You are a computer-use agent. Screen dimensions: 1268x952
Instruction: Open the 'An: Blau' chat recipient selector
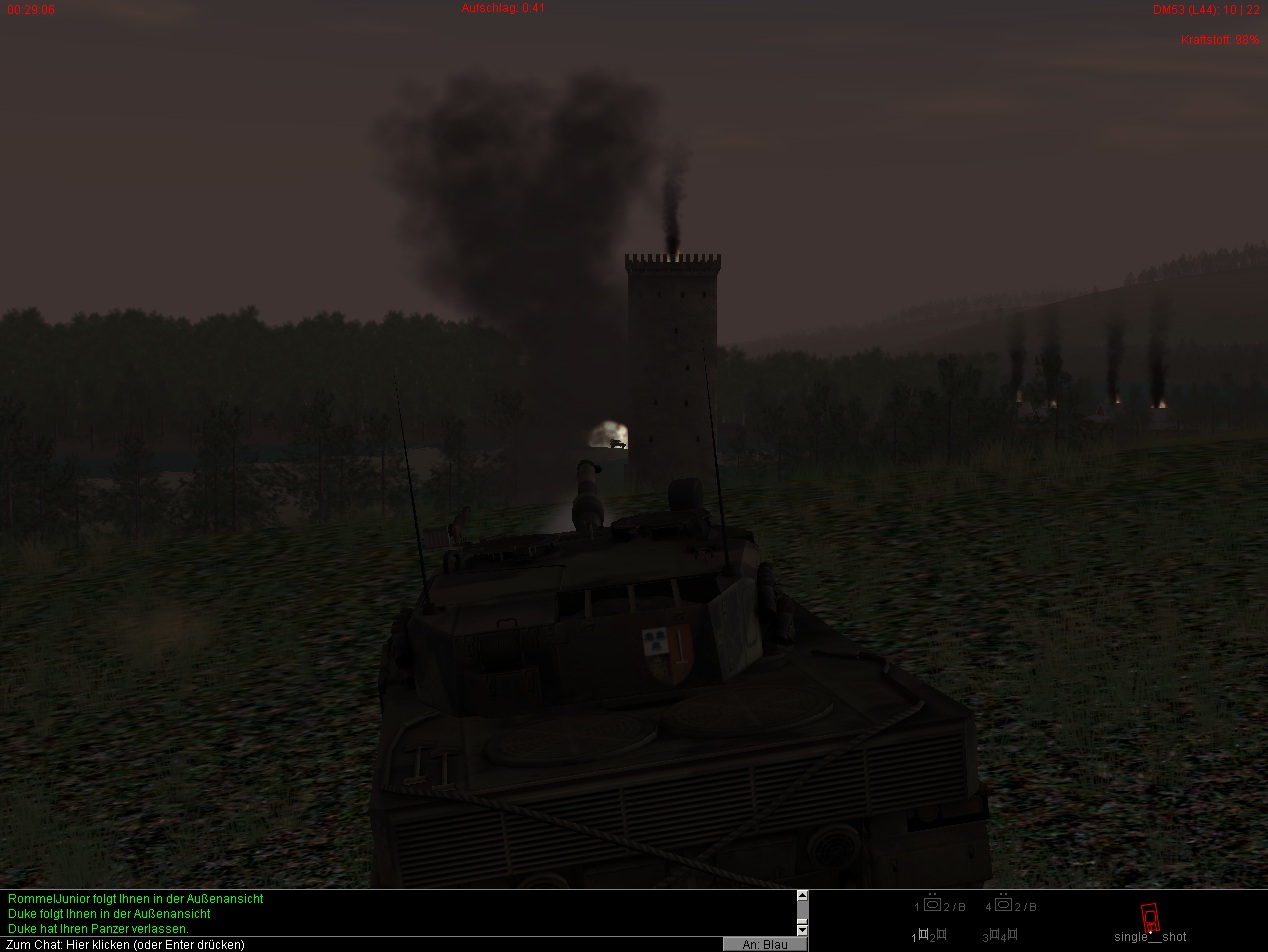coord(764,944)
